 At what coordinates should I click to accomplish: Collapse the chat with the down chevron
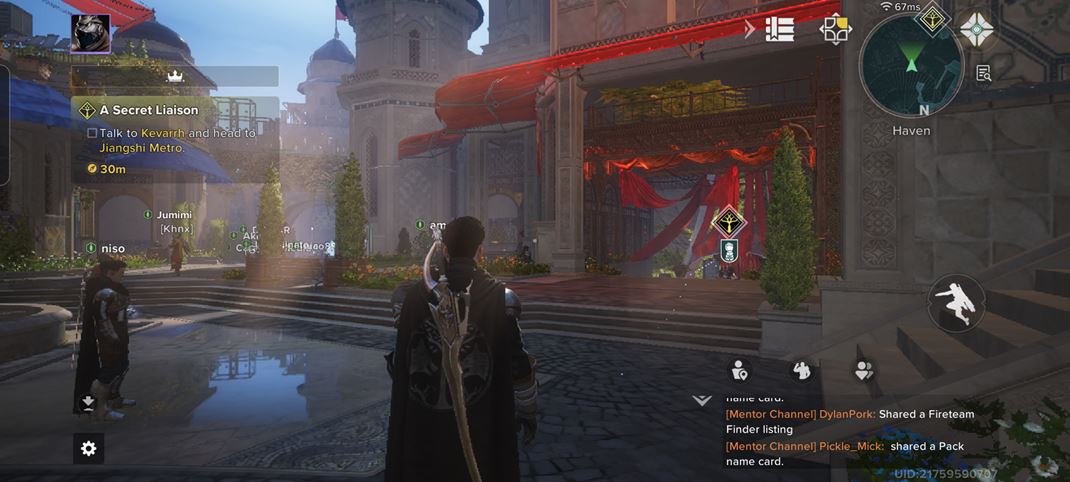click(x=702, y=400)
